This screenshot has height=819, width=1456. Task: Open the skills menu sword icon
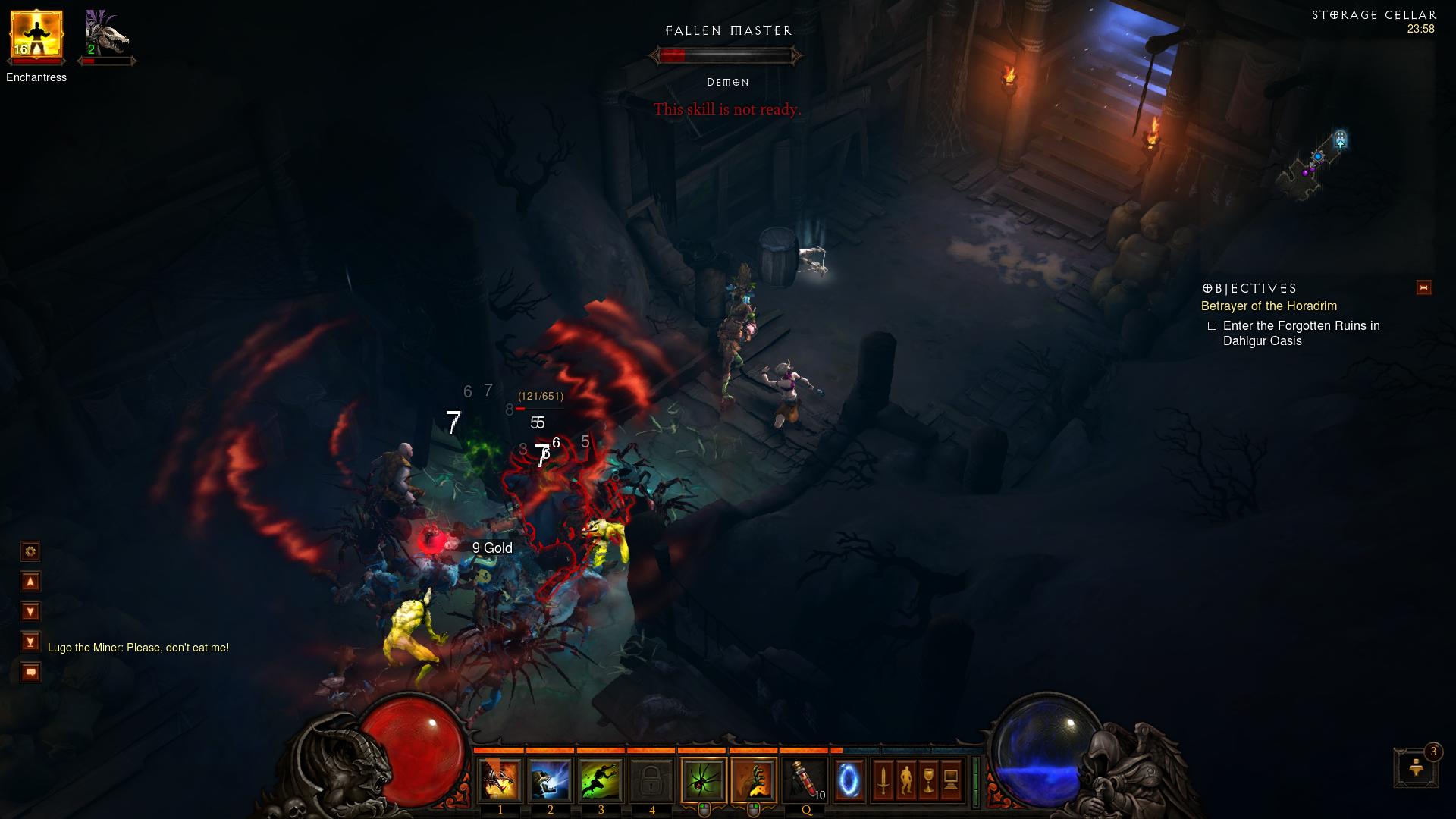(x=883, y=780)
